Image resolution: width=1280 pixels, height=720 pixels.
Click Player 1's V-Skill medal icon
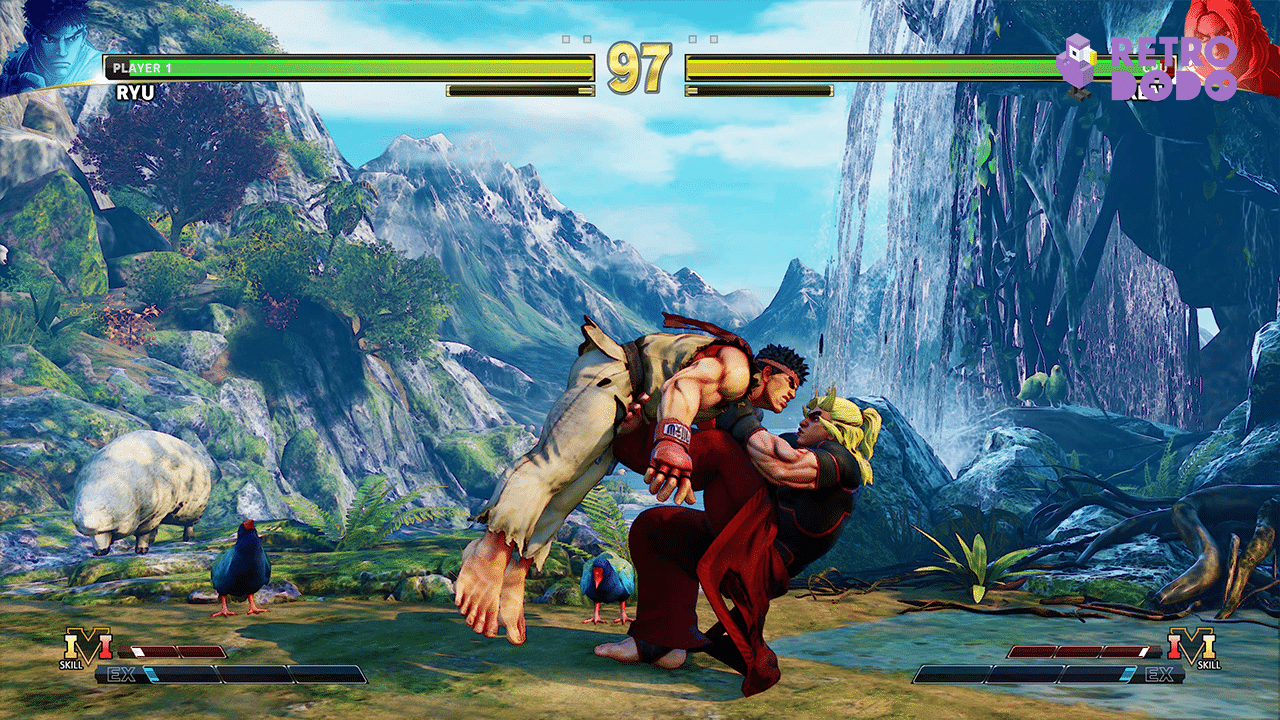pos(88,648)
